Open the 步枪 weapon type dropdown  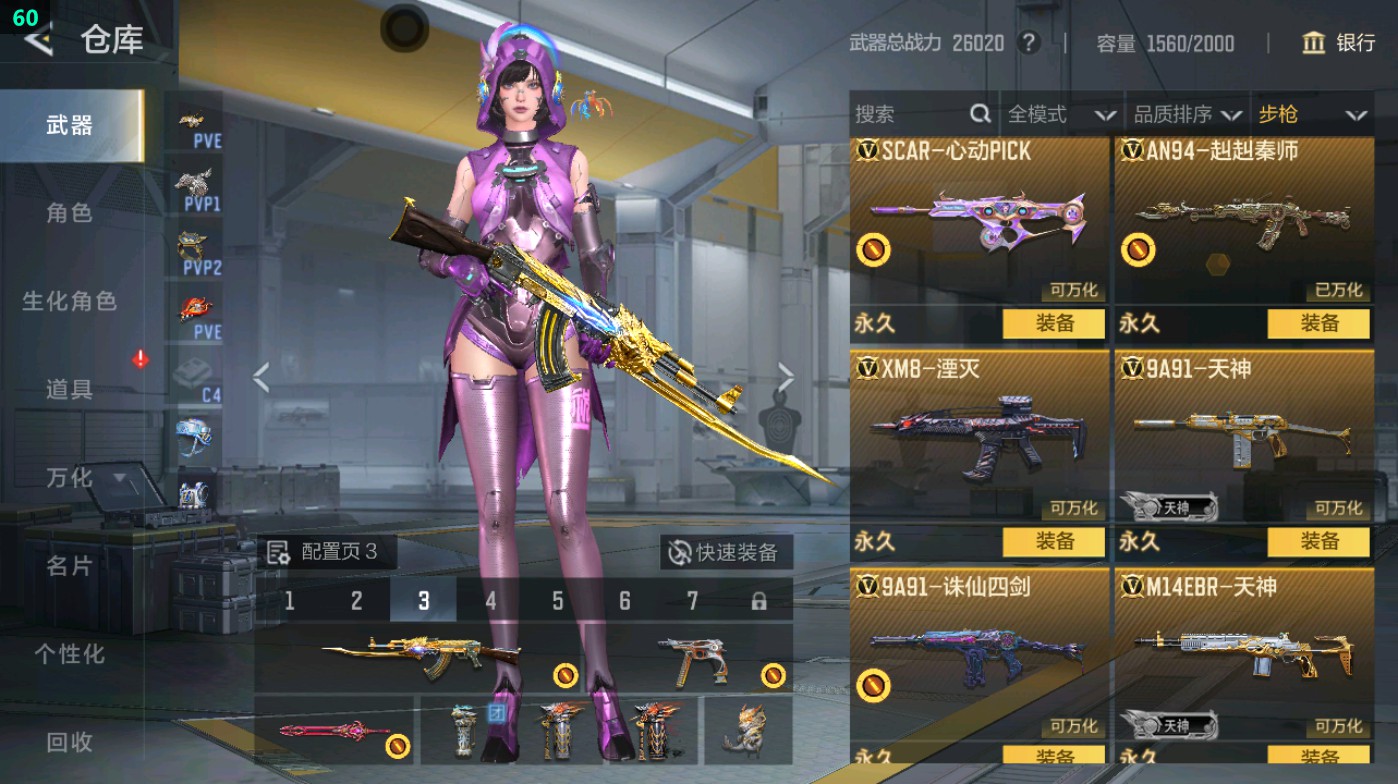point(1311,115)
